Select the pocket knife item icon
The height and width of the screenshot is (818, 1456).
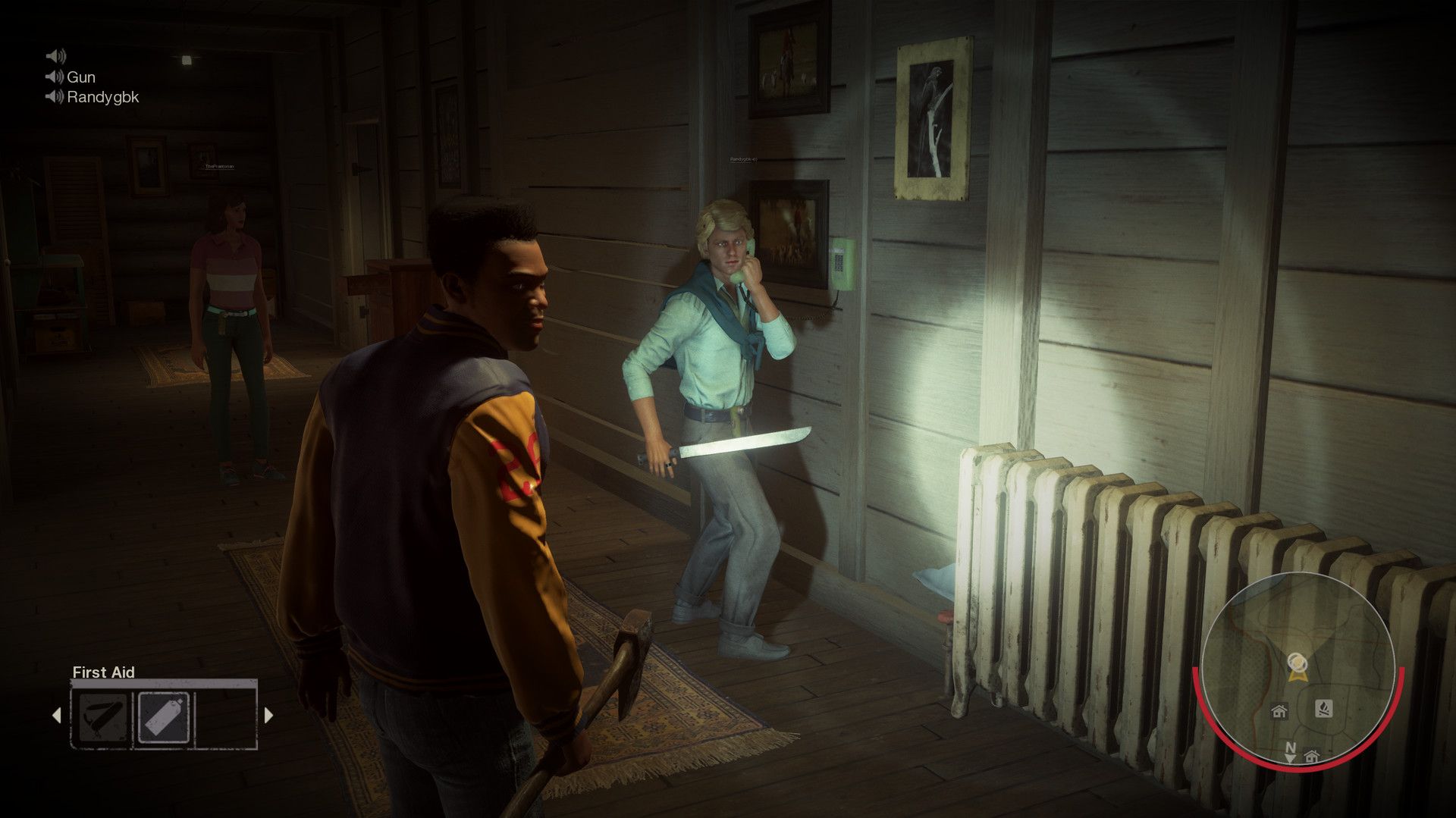click(103, 717)
